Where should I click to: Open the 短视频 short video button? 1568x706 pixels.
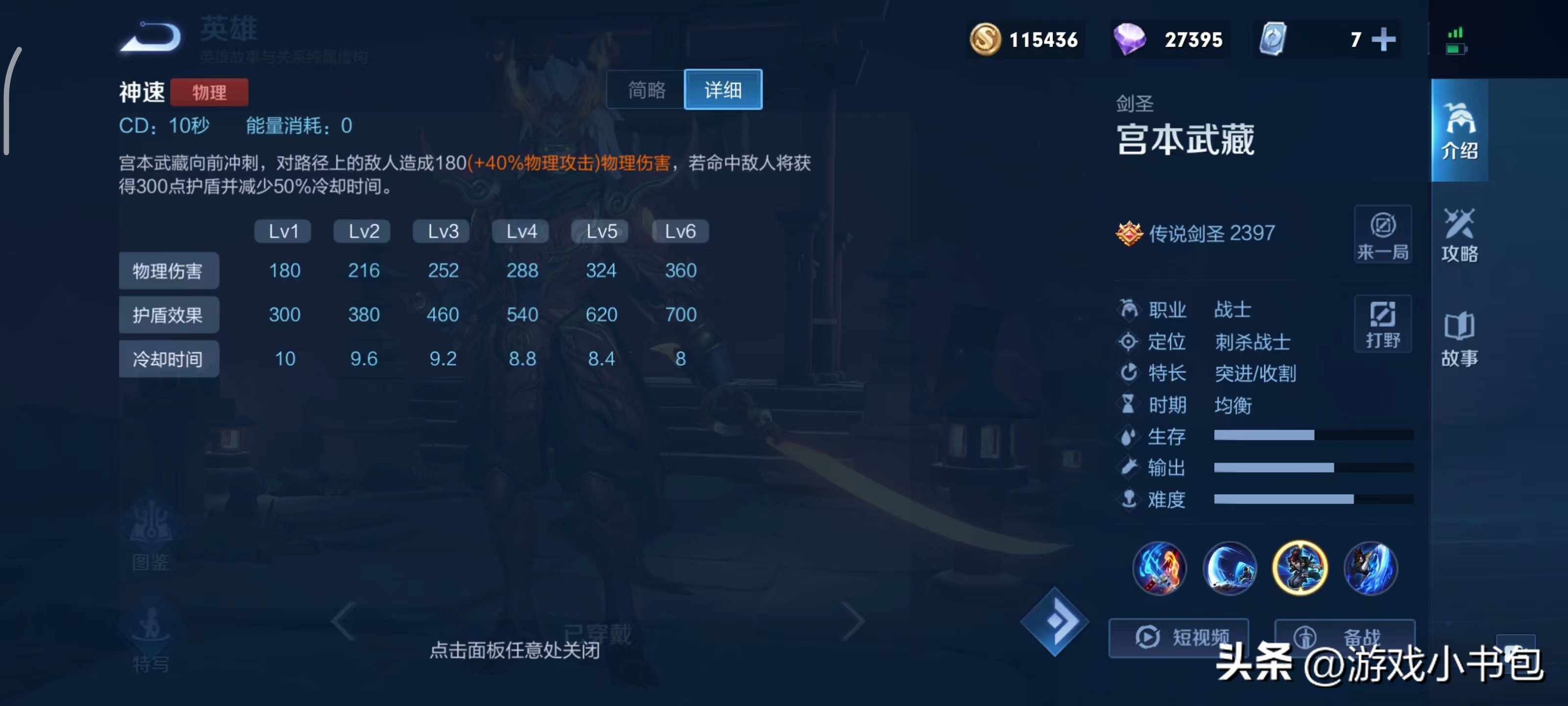point(1178,637)
